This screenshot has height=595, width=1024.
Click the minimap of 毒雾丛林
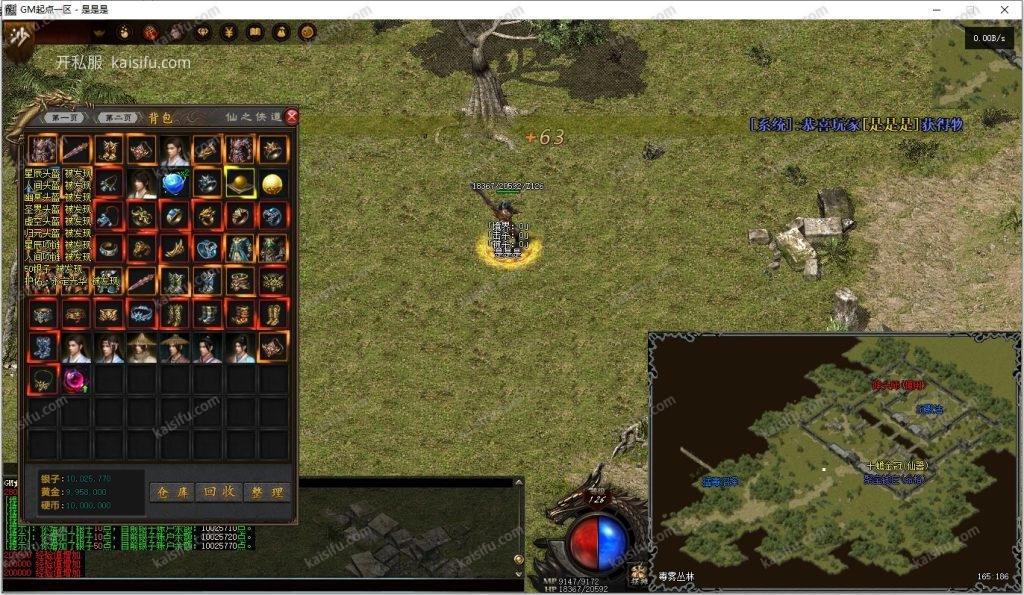pyautogui.click(x=833, y=460)
